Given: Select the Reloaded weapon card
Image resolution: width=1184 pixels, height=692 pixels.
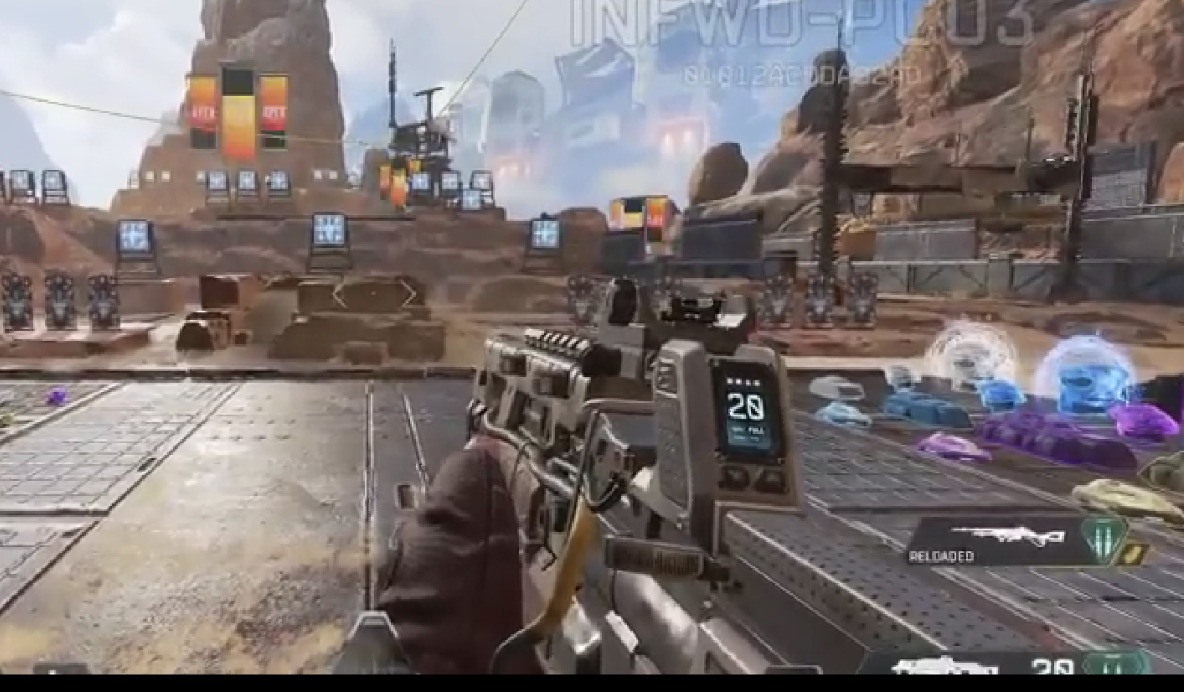Looking at the screenshot, I should click(x=995, y=542).
